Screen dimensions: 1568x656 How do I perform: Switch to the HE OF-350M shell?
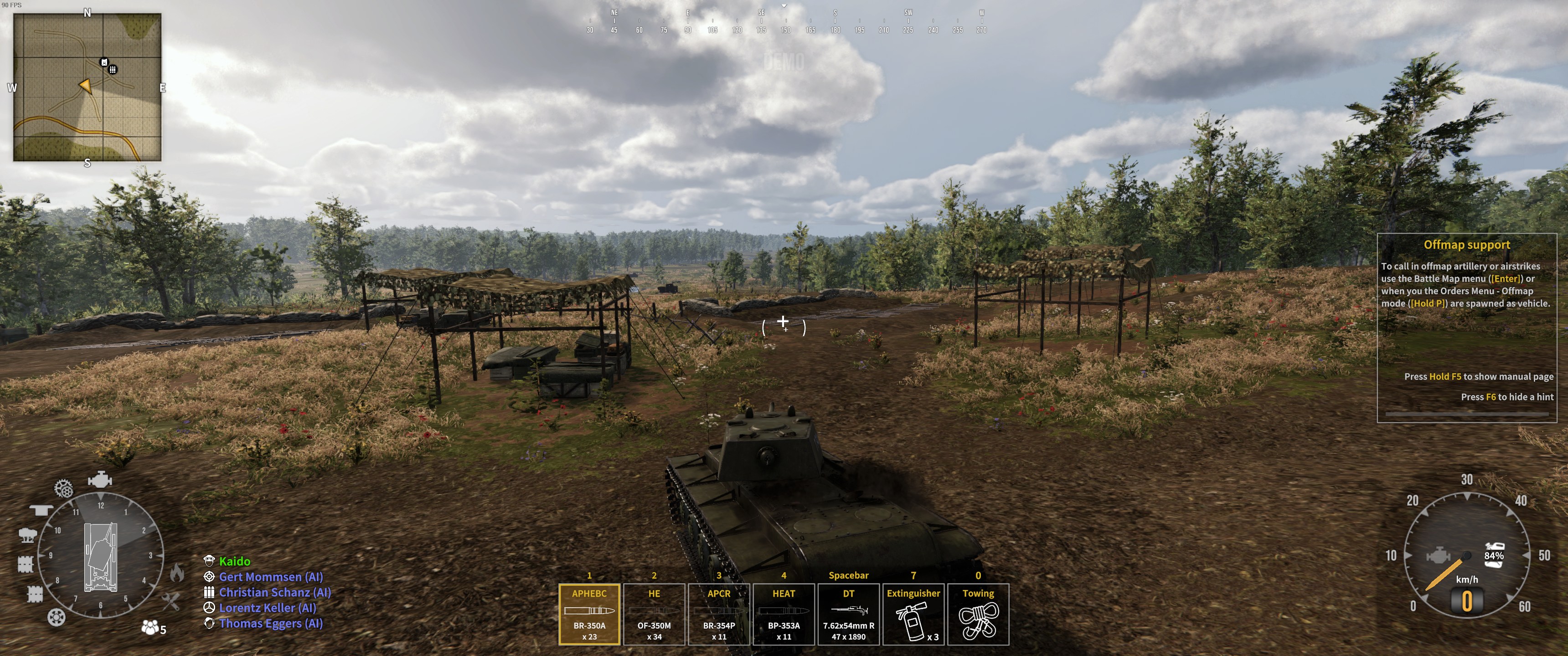point(654,614)
